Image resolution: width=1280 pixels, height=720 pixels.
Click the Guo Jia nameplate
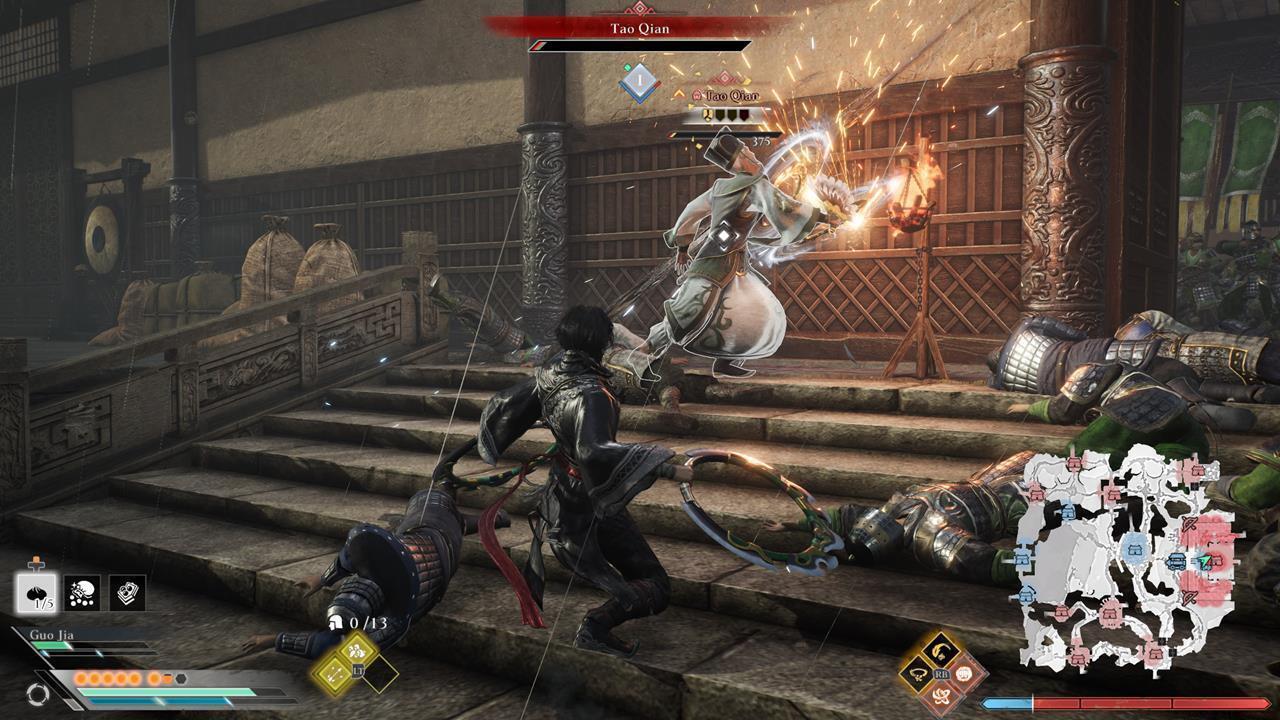[x=52, y=634]
